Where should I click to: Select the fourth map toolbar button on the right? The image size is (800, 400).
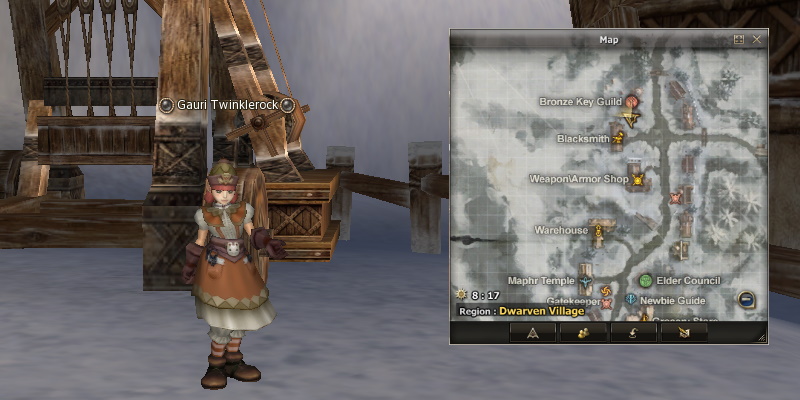(684, 333)
